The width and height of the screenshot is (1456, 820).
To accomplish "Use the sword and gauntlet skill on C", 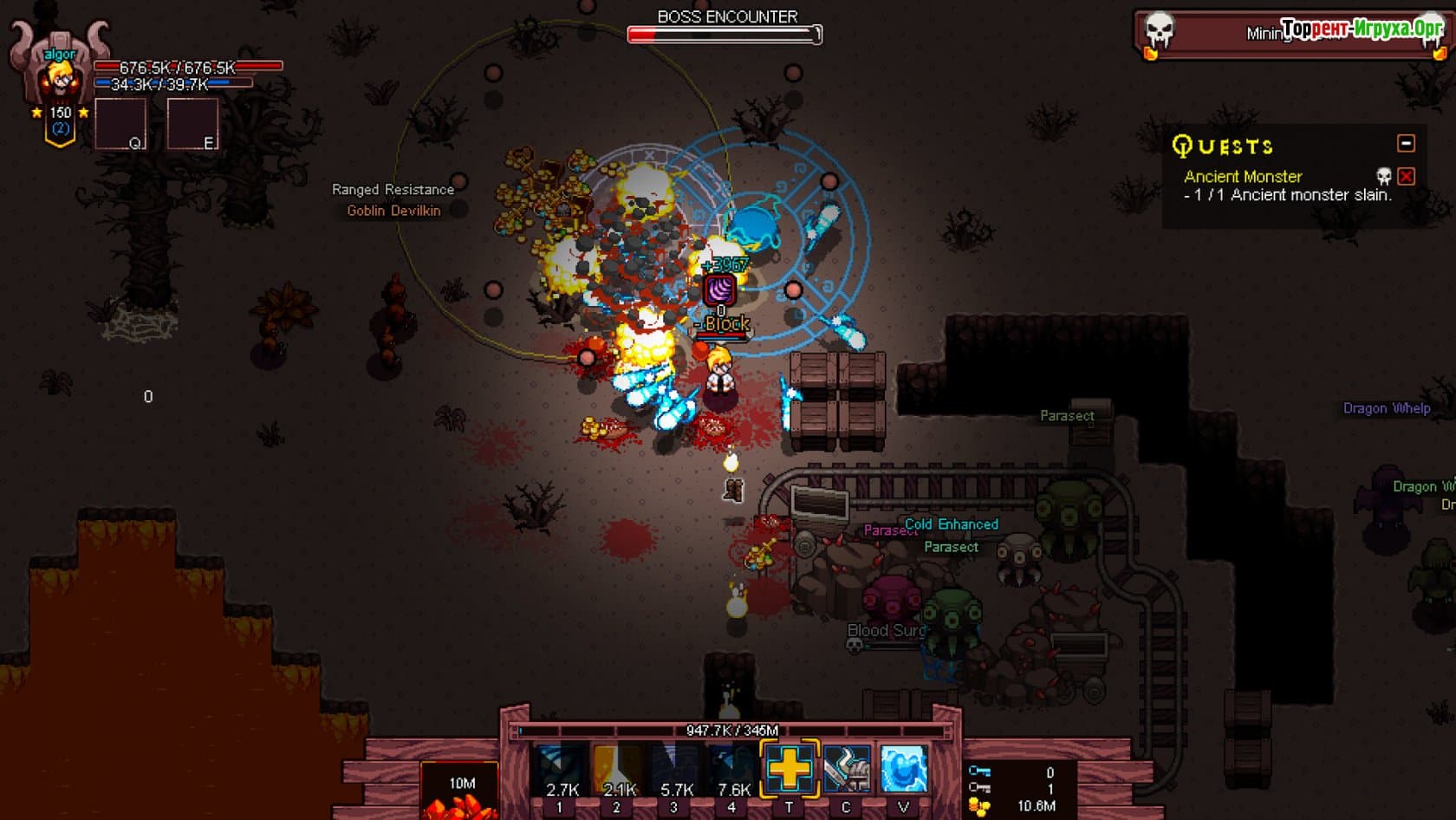I will tap(847, 768).
